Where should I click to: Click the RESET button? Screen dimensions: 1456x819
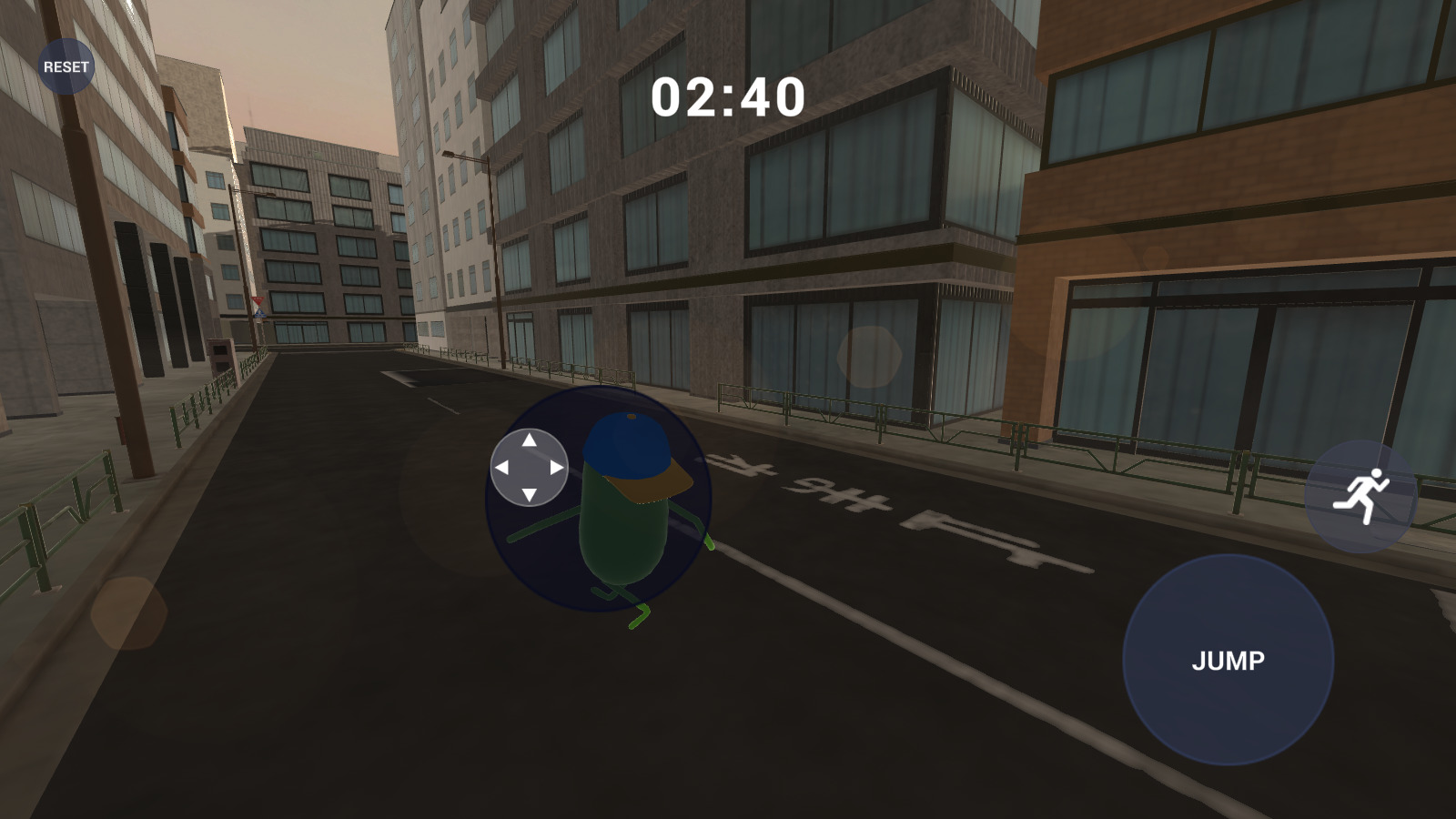[x=66, y=66]
